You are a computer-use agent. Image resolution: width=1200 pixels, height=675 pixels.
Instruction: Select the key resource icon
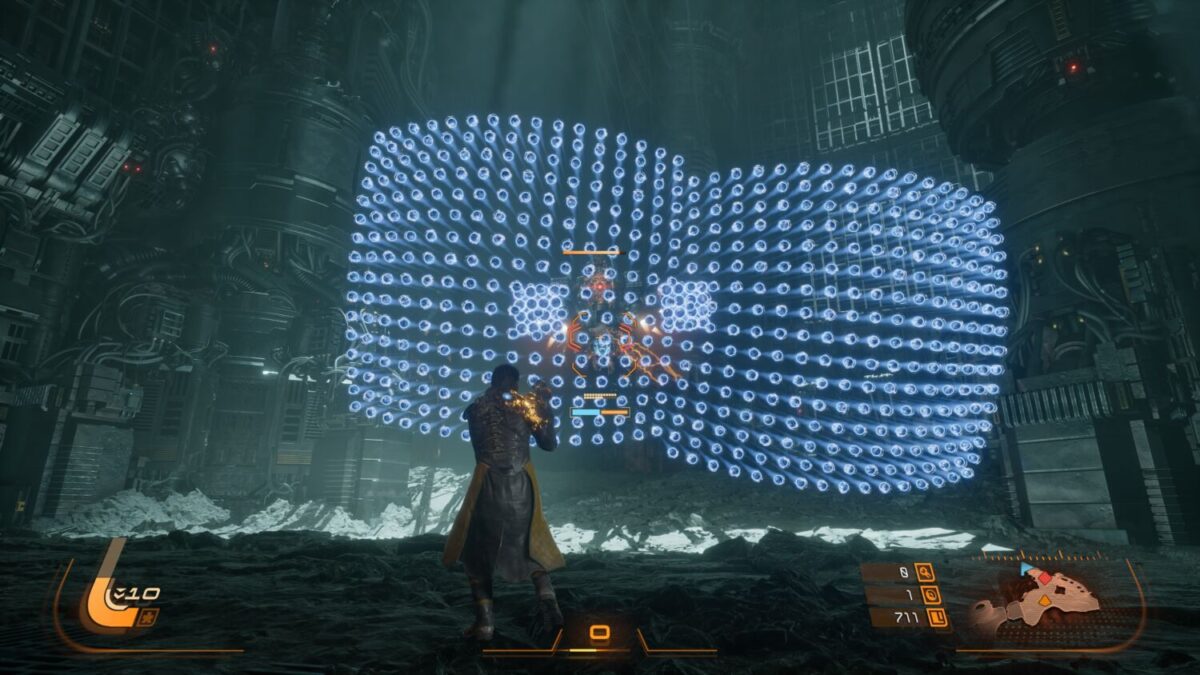925,573
